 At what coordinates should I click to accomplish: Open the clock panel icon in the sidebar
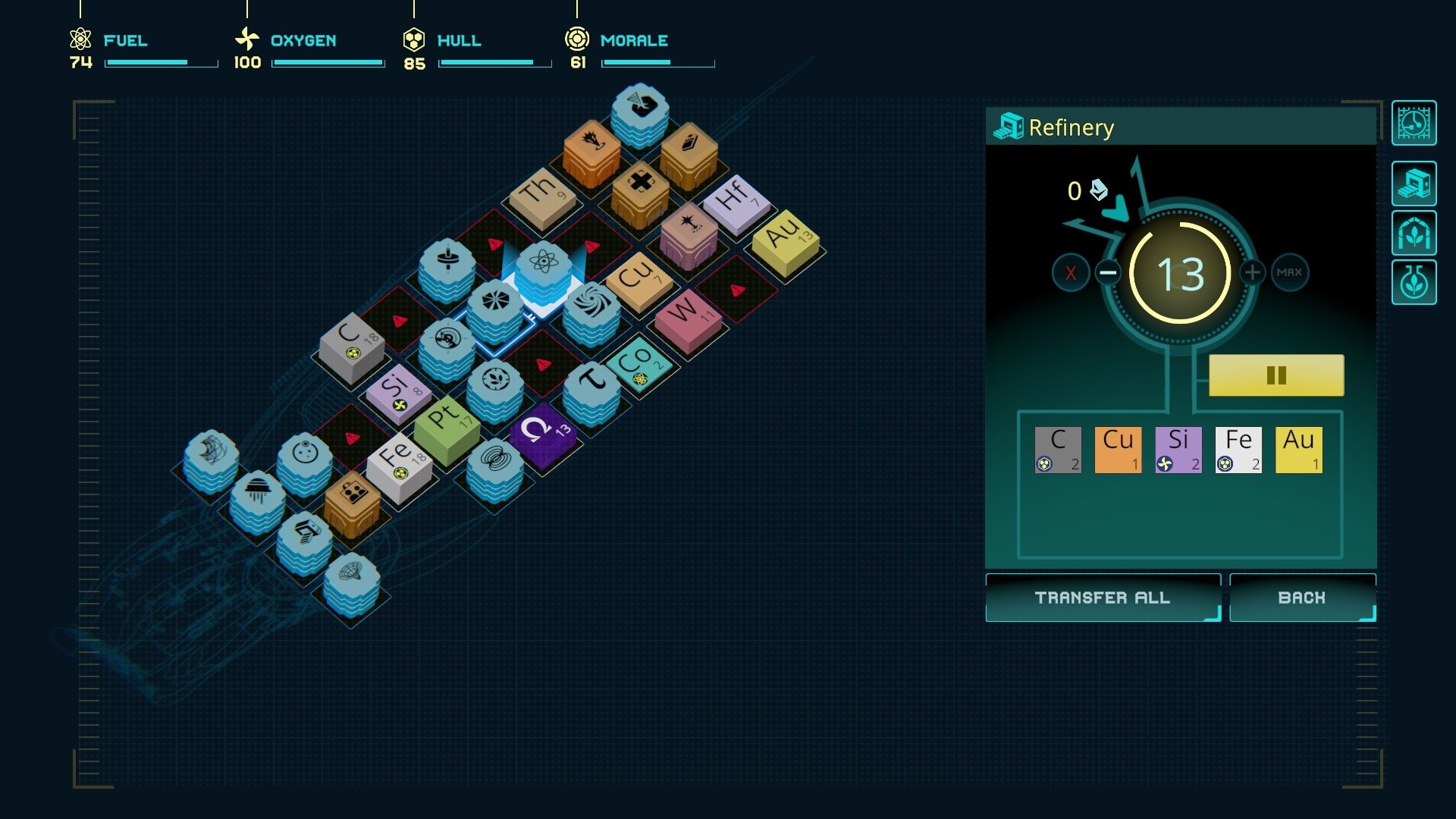click(1414, 123)
